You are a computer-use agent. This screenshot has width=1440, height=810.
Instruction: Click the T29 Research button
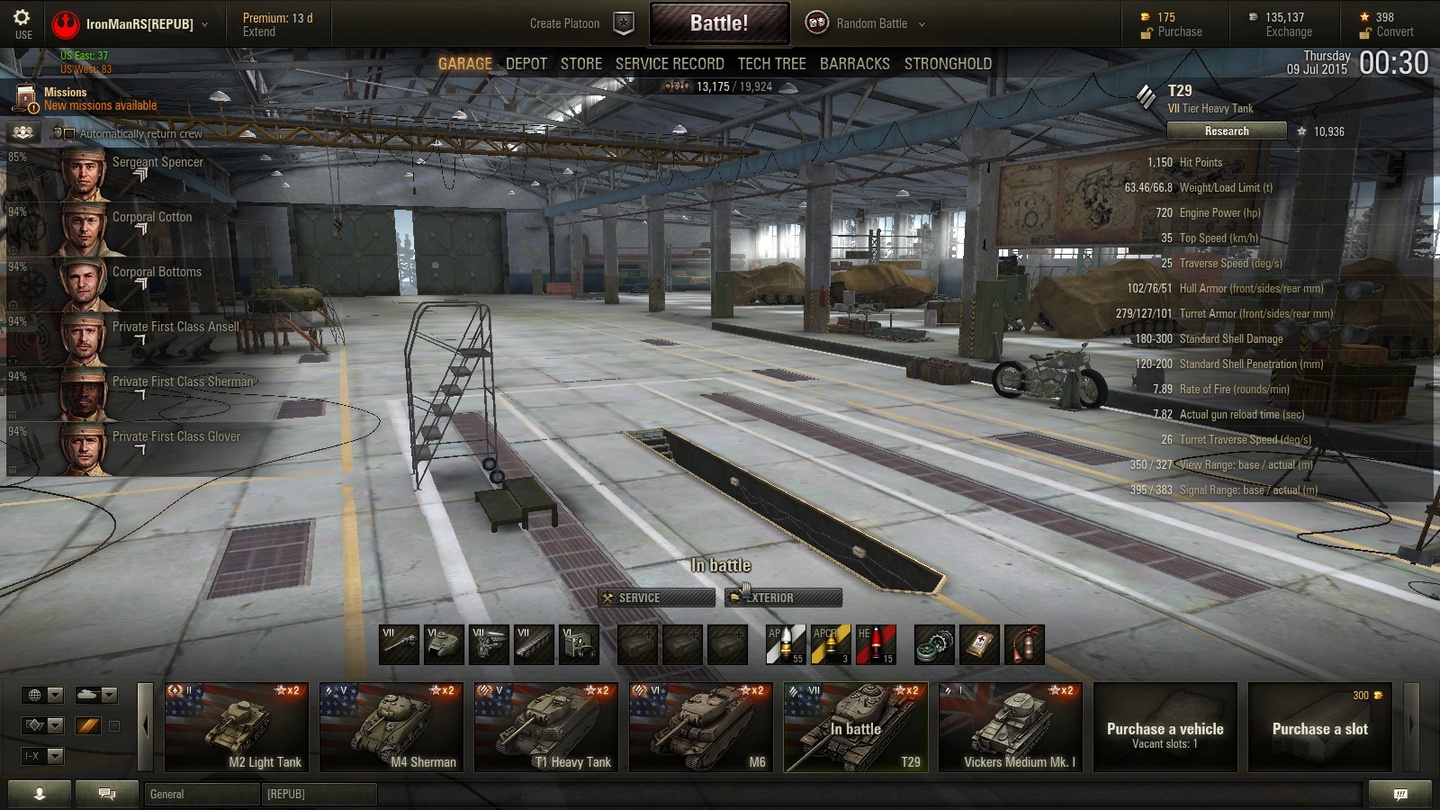pyautogui.click(x=1226, y=131)
